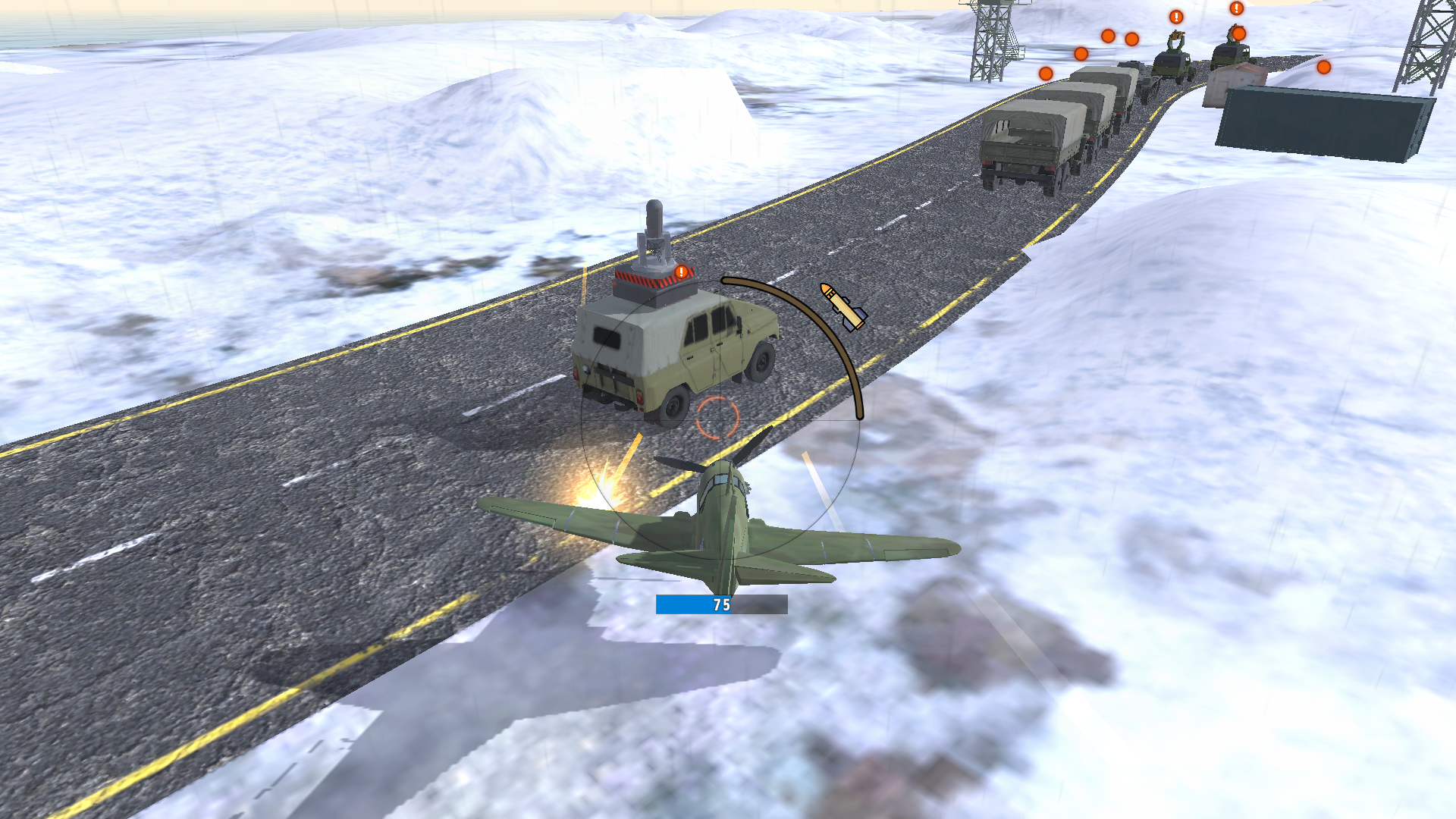Click the leftmost orange waypoint dot
This screenshot has height=819, width=1456.
pos(1045,74)
